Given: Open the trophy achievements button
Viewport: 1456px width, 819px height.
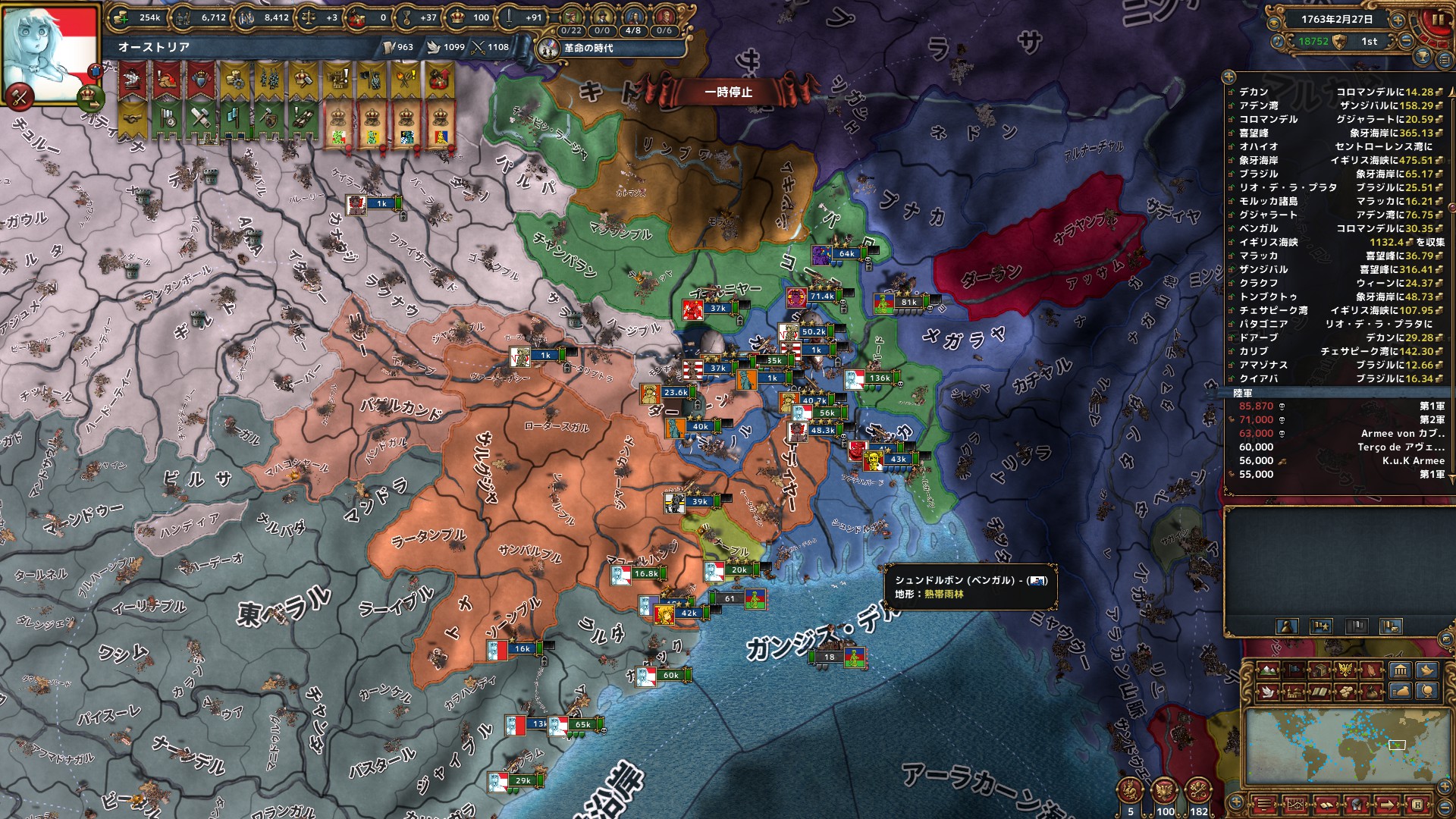Looking at the screenshot, I should (x=1423, y=56).
